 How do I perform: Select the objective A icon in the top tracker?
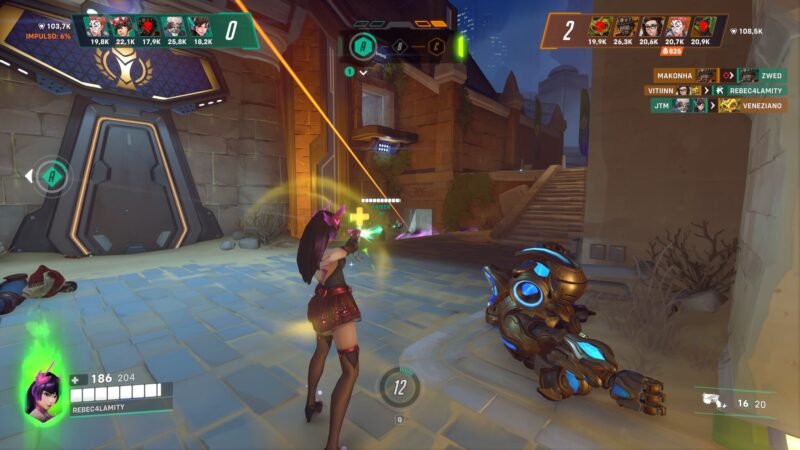pyautogui.click(x=365, y=46)
